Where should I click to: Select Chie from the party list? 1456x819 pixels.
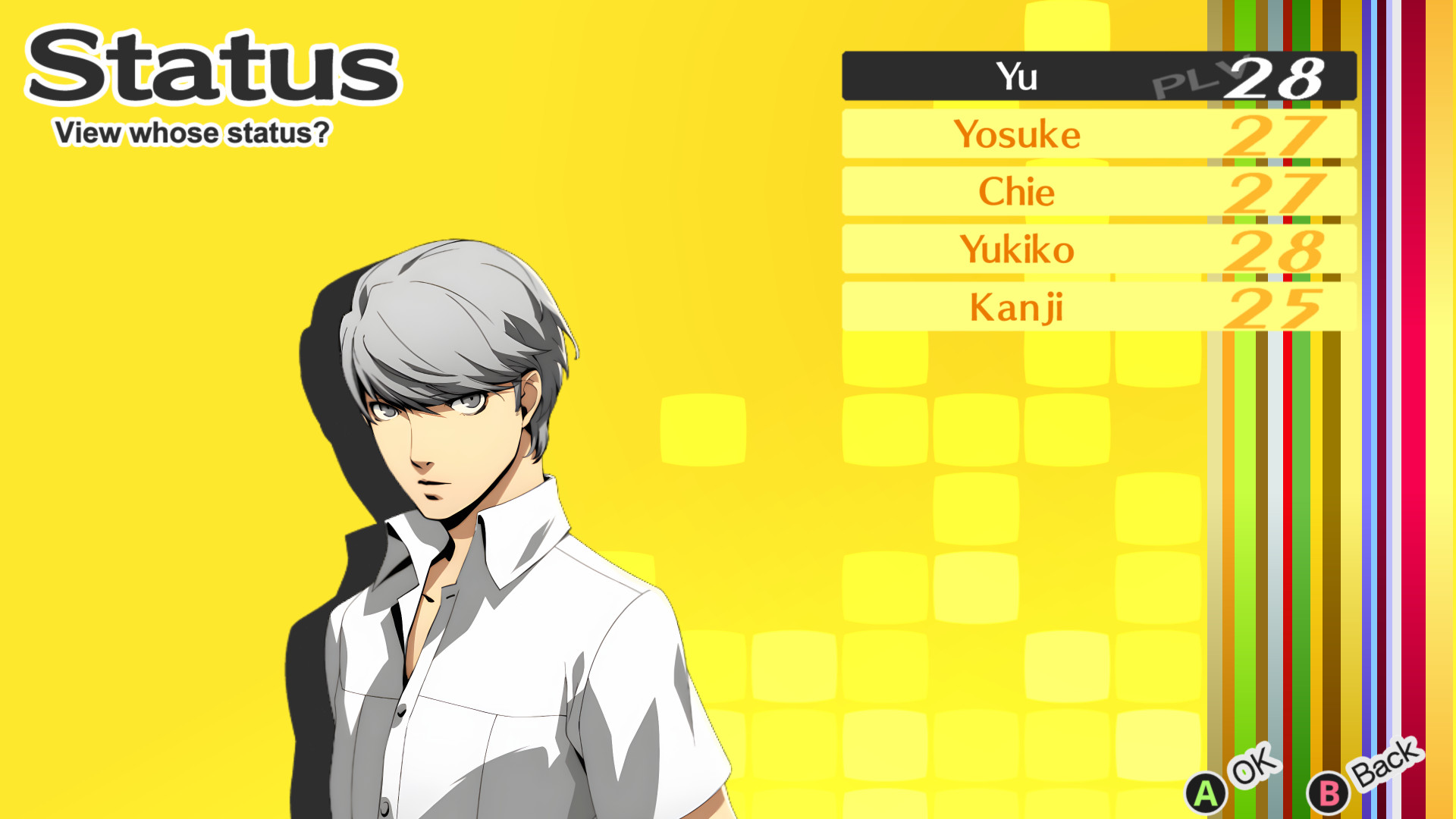tap(1016, 192)
